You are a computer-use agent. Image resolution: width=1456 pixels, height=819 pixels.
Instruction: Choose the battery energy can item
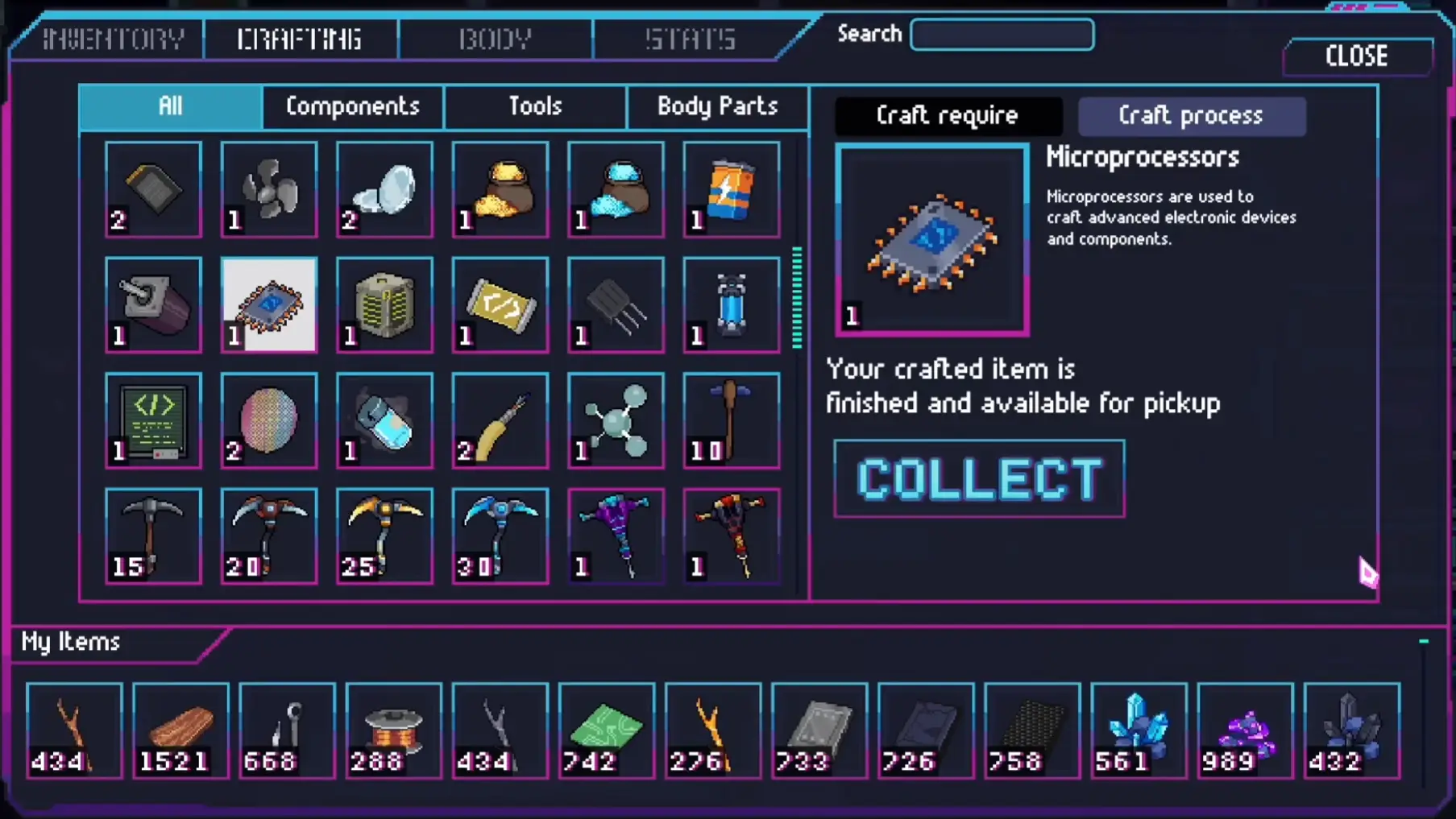tap(730, 190)
